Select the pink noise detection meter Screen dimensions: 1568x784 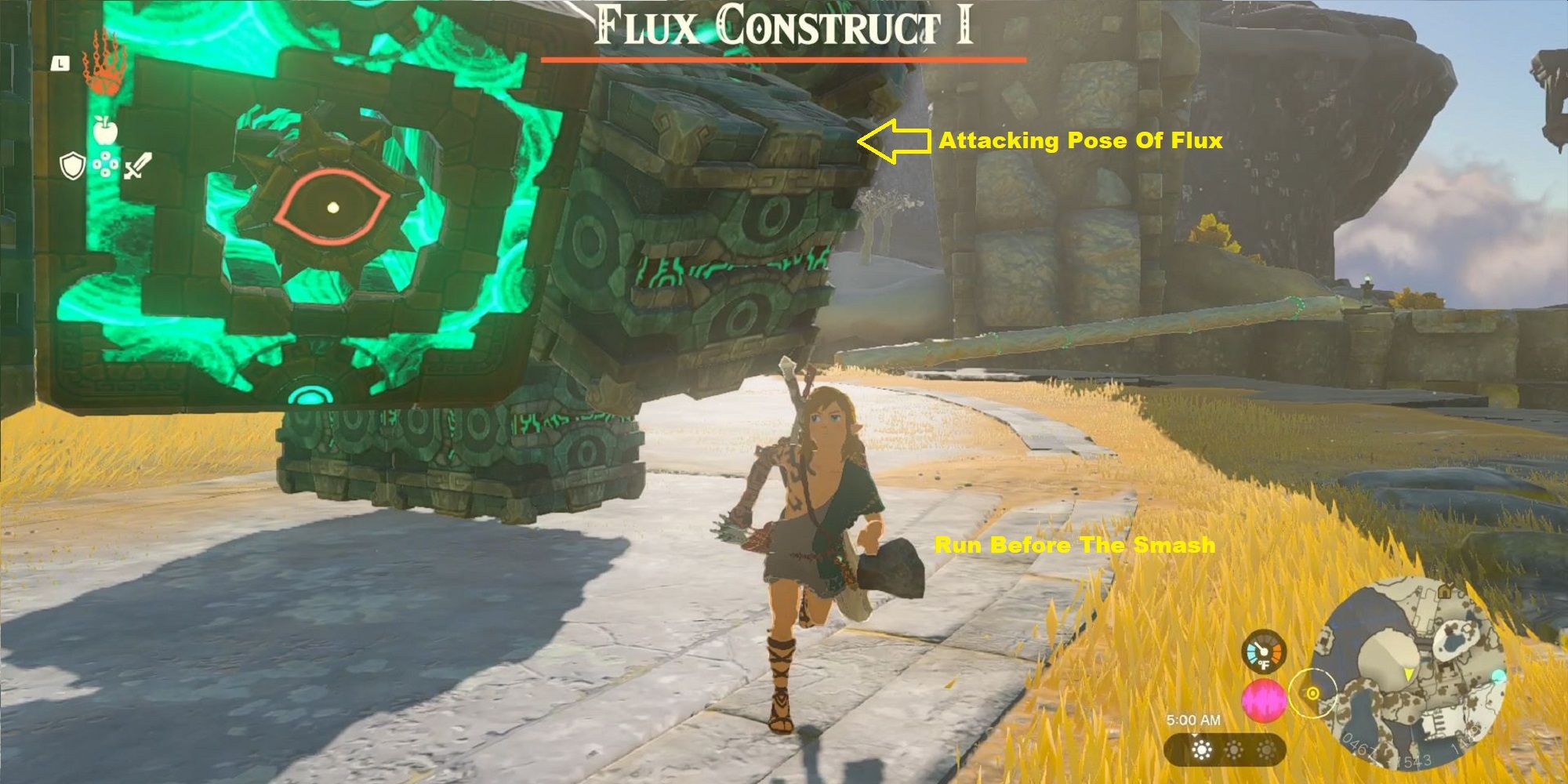pos(1265,700)
